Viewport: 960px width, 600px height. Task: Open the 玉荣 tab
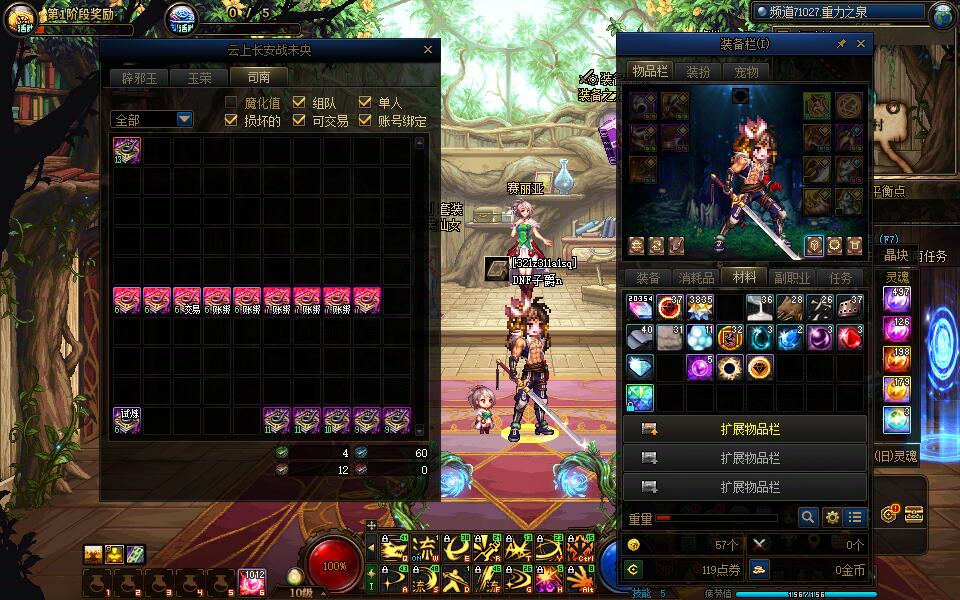[x=199, y=77]
